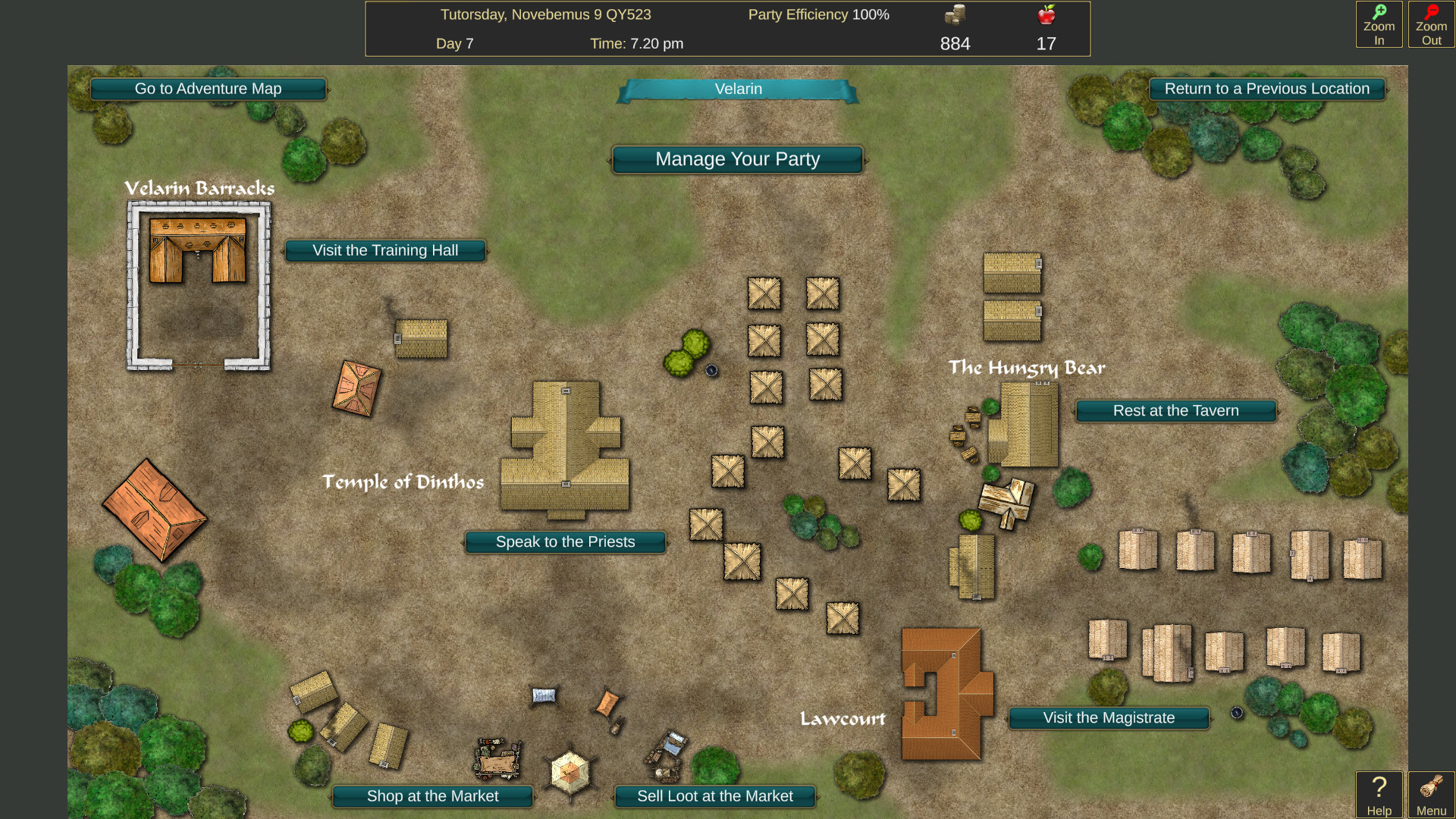Speak to the Priests
The width and height of the screenshot is (1456, 819).
click(x=565, y=541)
